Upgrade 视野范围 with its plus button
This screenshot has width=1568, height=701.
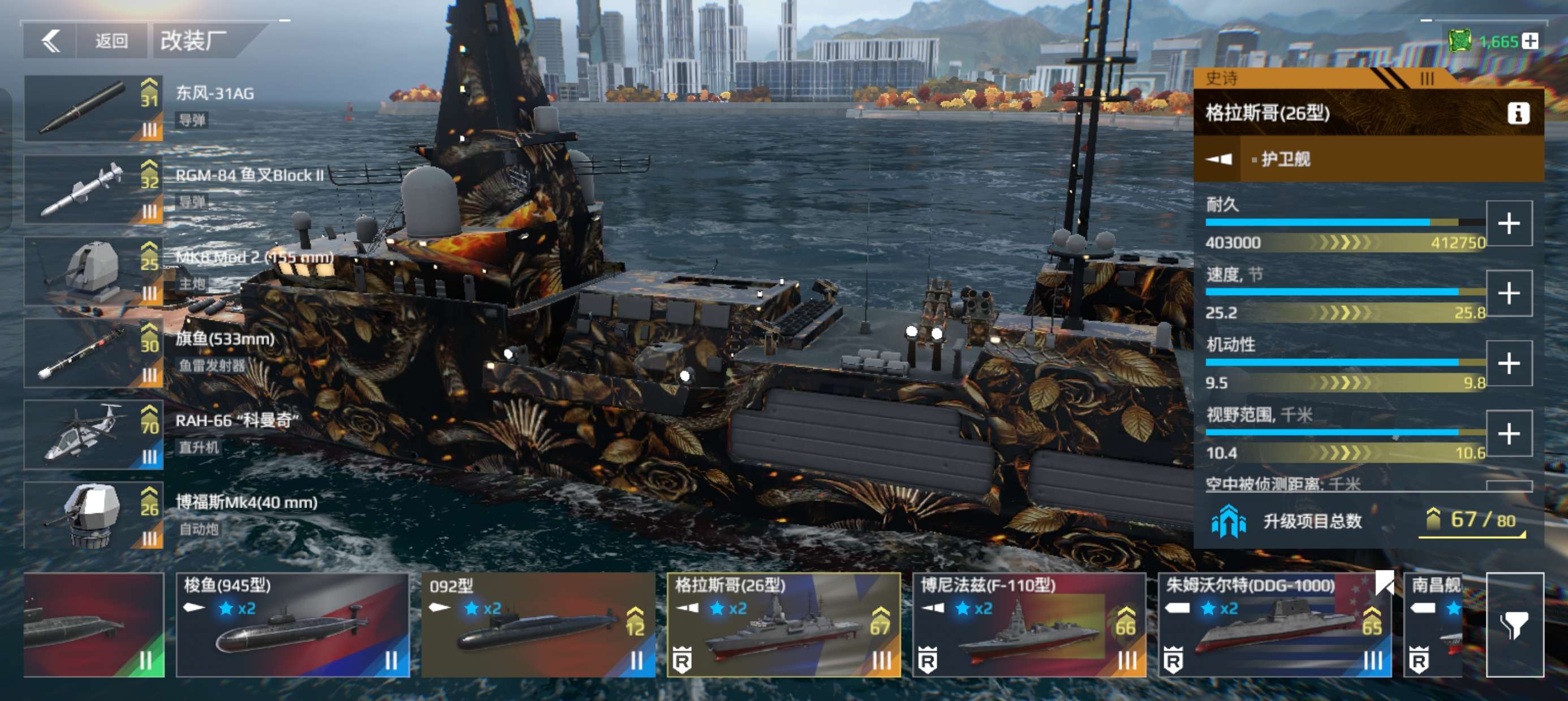tap(1509, 433)
